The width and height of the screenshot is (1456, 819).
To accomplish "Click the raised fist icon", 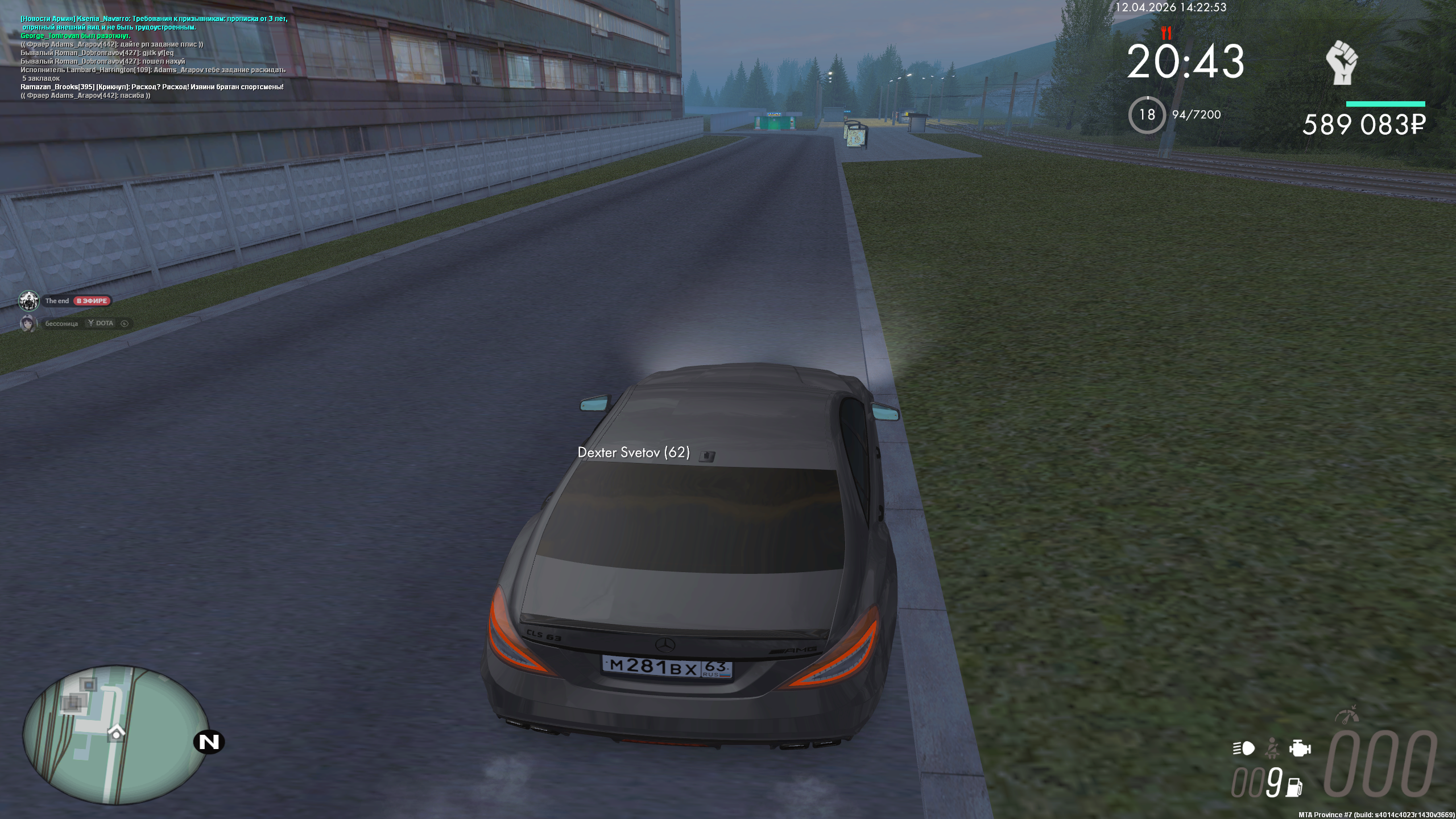I will pos(1342,63).
